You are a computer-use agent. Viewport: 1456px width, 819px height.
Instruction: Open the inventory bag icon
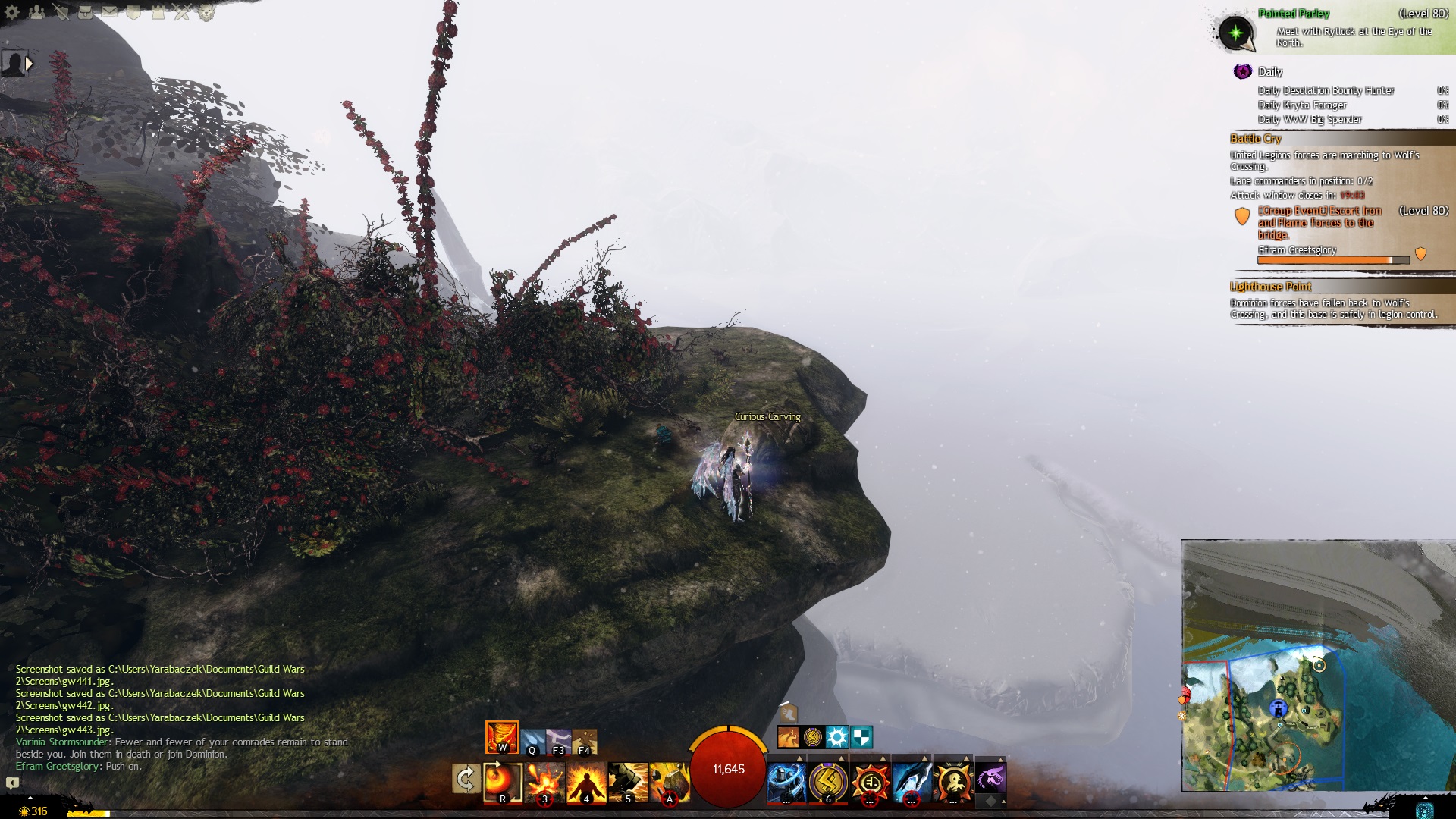pyautogui.click(x=86, y=11)
